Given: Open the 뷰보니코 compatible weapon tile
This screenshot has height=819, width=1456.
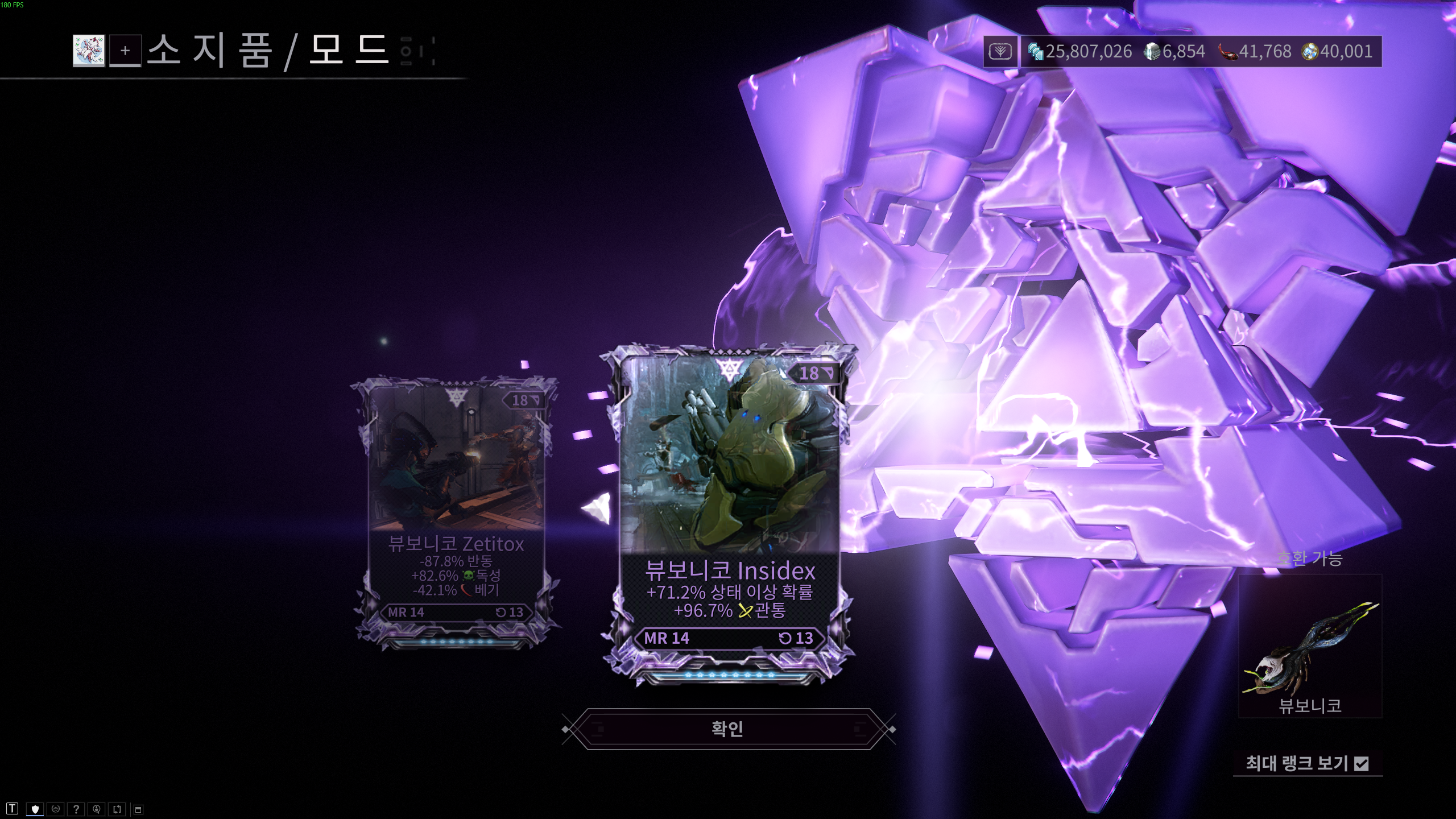Looking at the screenshot, I should click(x=1310, y=647).
